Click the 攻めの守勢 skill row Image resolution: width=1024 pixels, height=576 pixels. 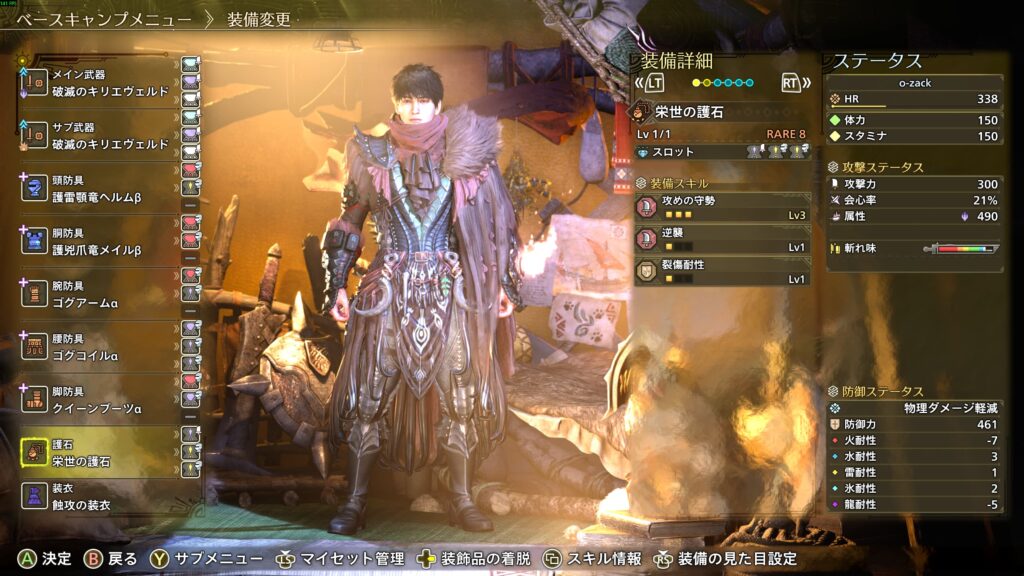click(723, 207)
